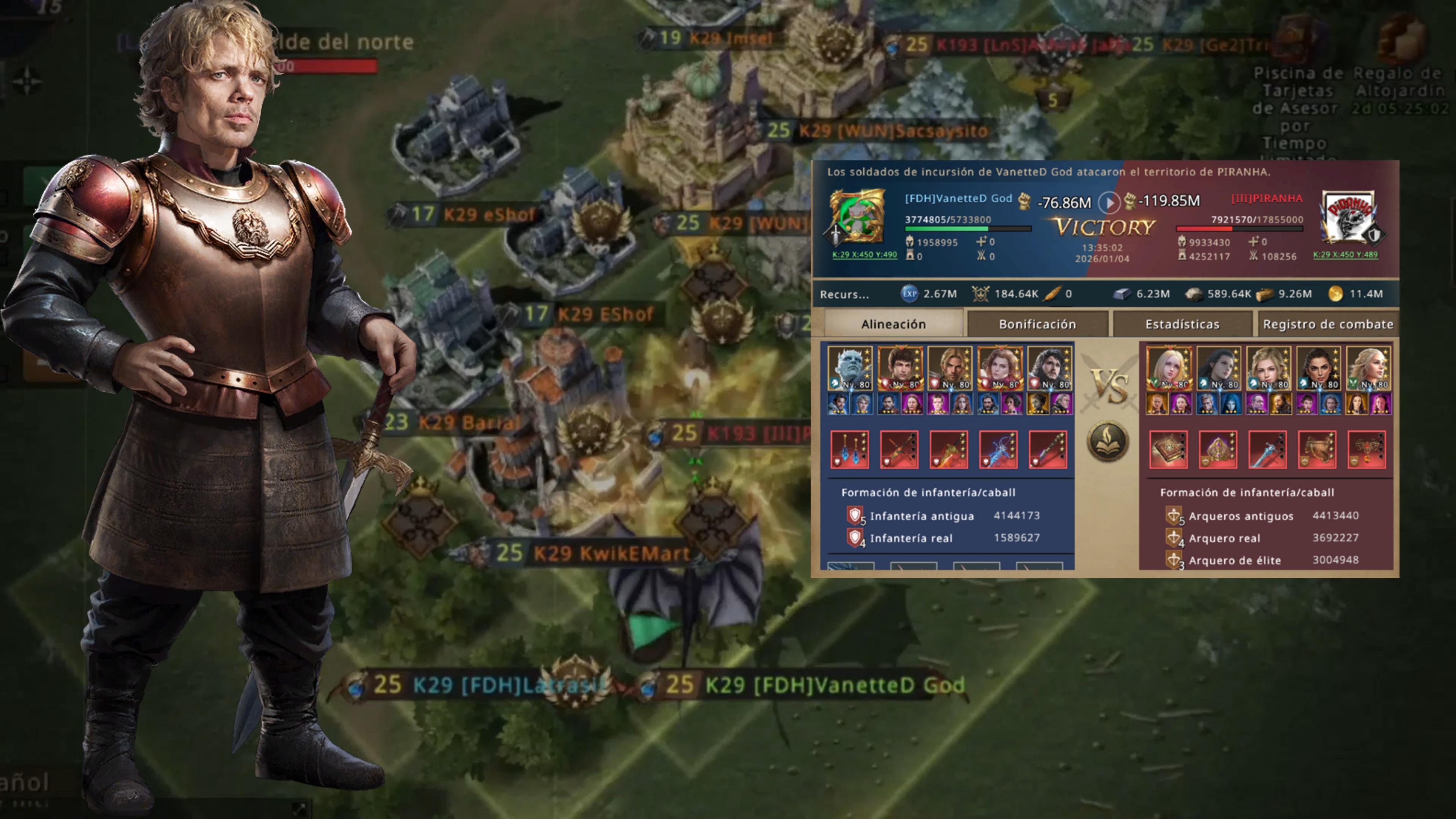Play the battle replay
The height and width of the screenshot is (819, 1456).
[1108, 202]
